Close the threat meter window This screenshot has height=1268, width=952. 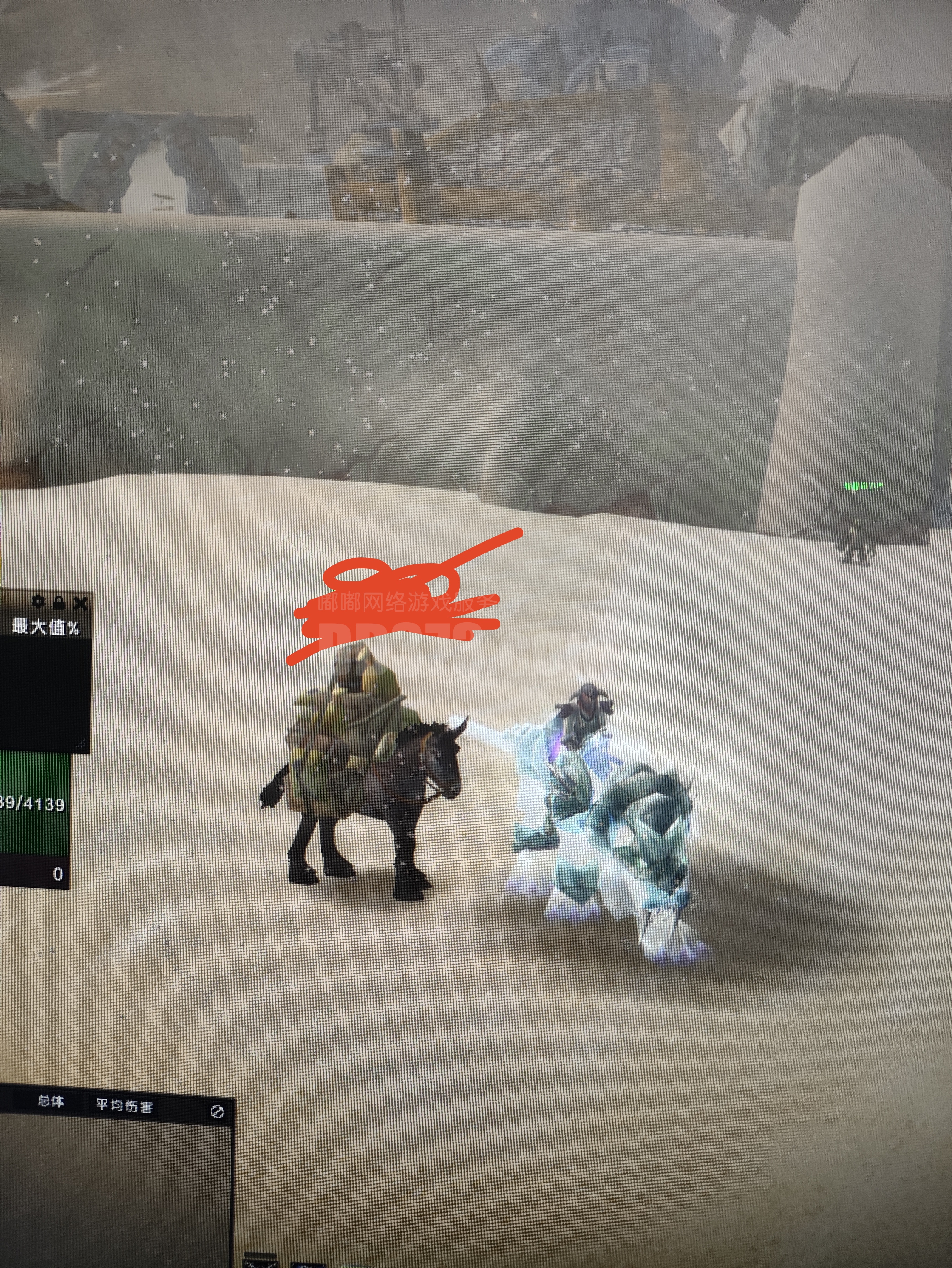[81, 603]
